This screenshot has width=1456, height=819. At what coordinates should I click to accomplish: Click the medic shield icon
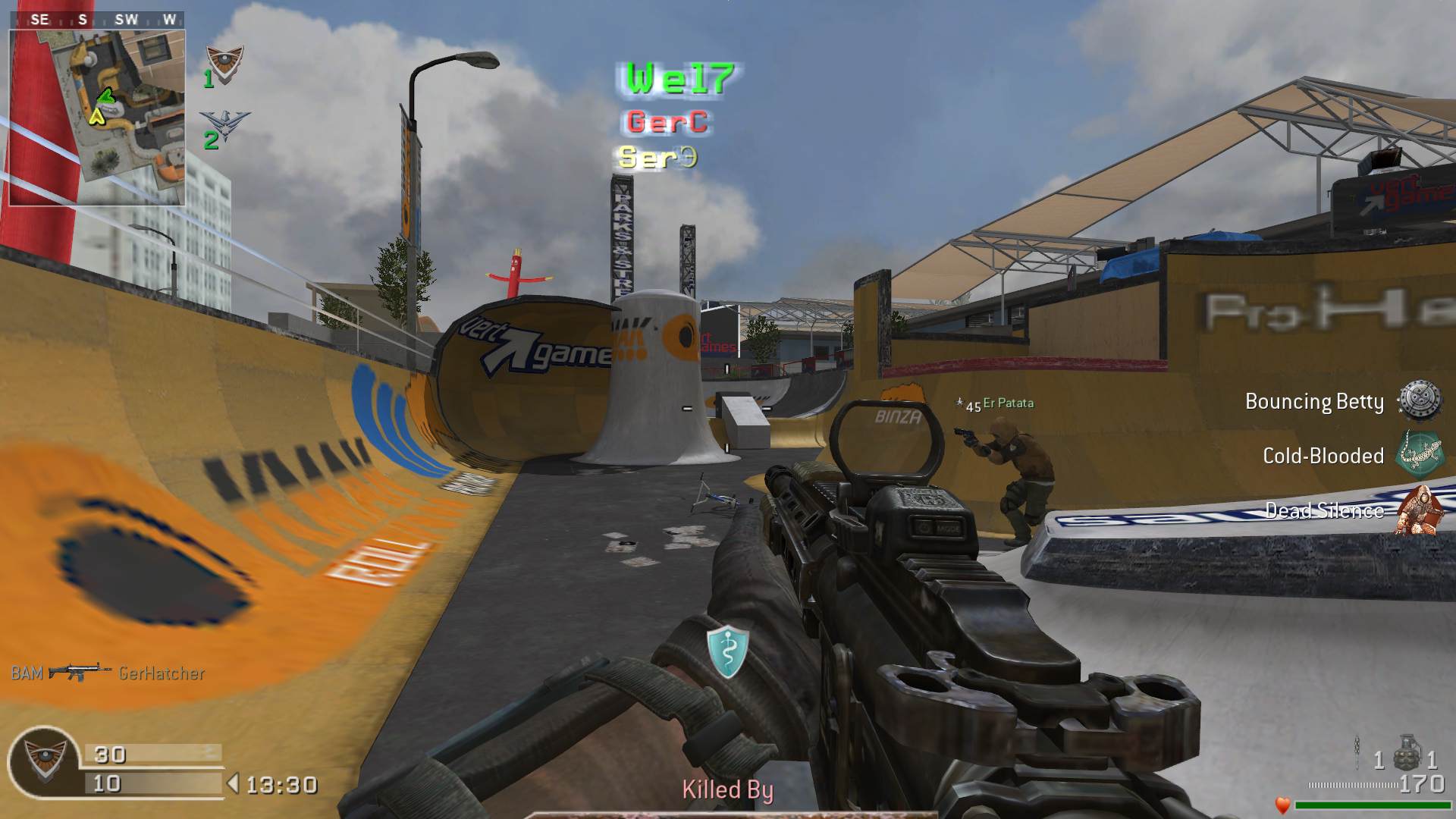coord(727,651)
